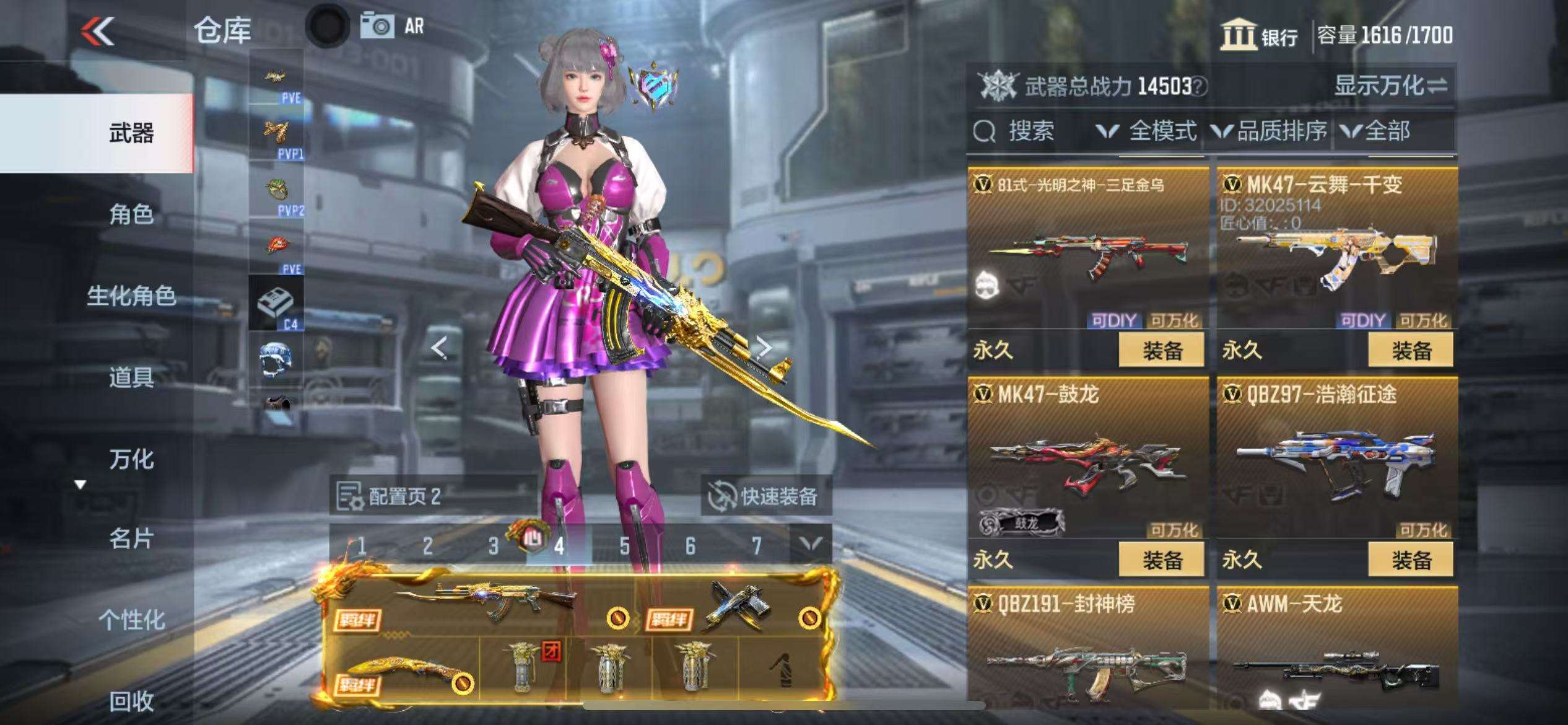Switch to the 生化角色 tab

[x=131, y=296]
